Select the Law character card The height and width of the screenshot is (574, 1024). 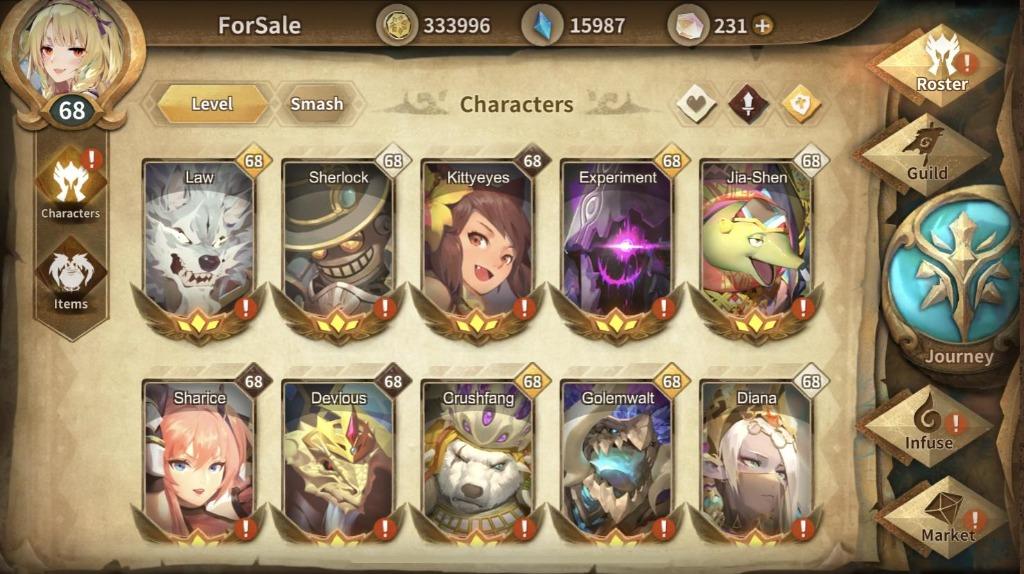[199, 240]
